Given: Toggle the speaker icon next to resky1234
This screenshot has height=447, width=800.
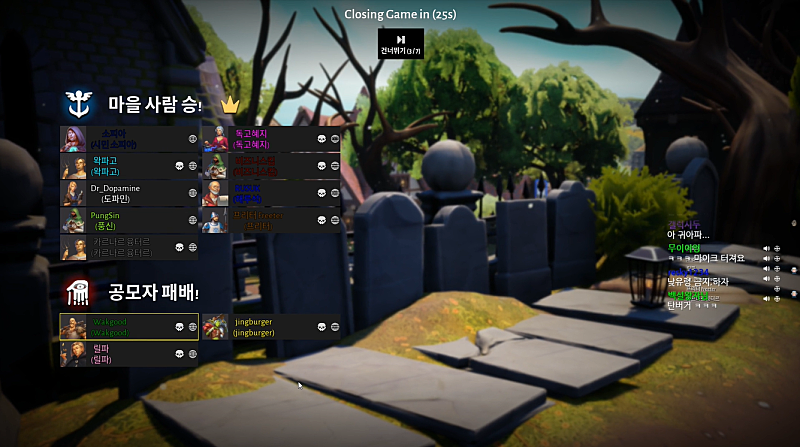Looking at the screenshot, I should pyautogui.click(x=766, y=270).
